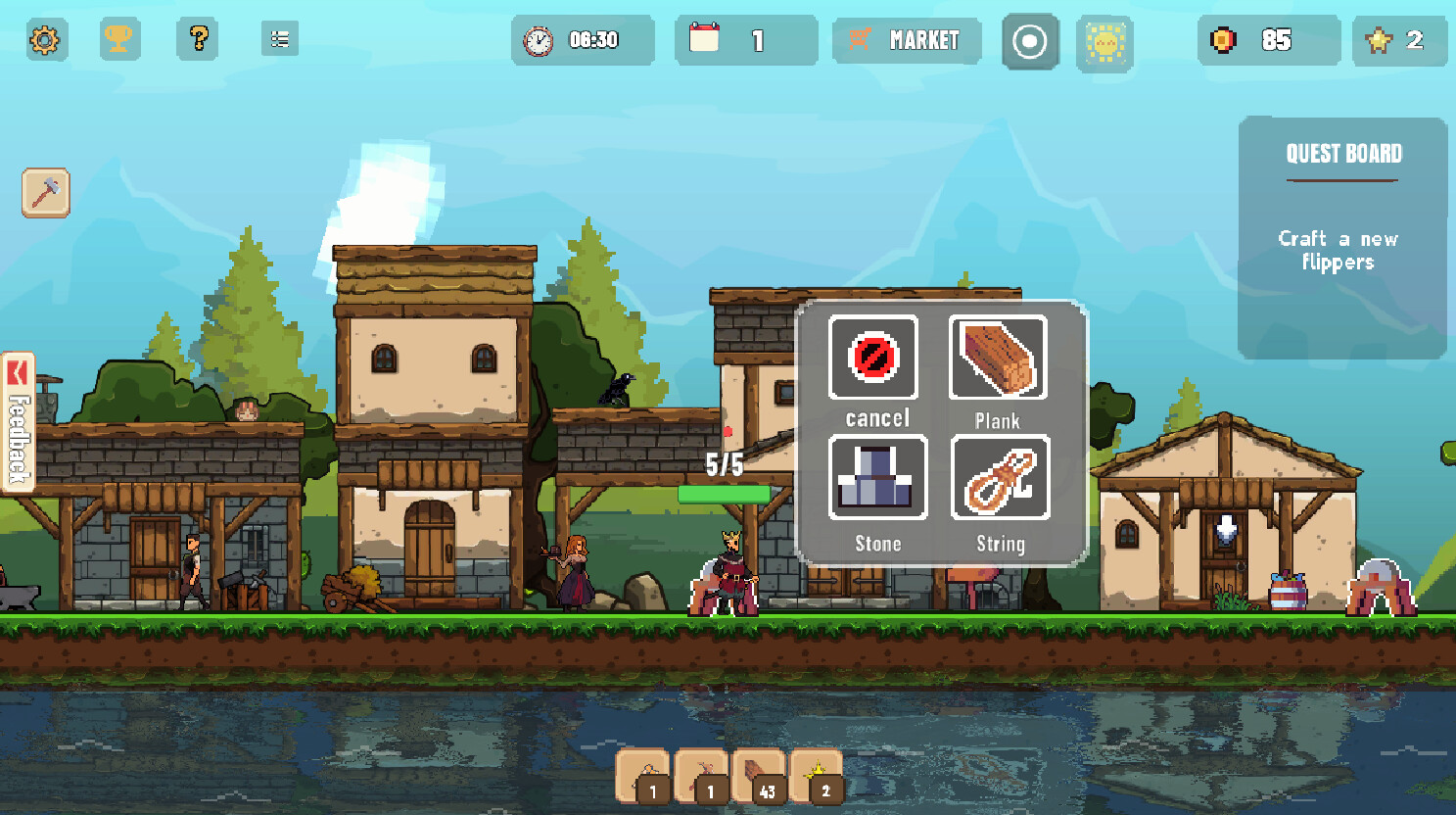Select Stone in the crafting menu
The width and height of the screenshot is (1456, 815).
[x=876, y=477]
